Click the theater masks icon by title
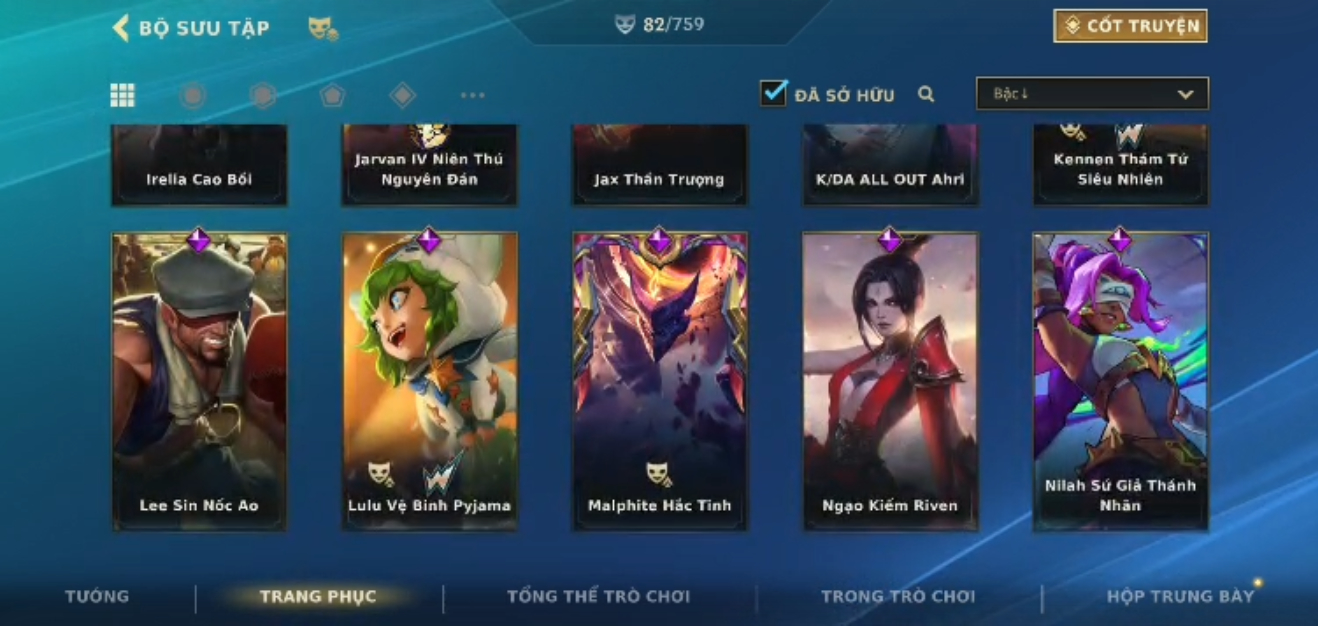1318x626 pixels. pyautogui.click(x=323, y=29)
